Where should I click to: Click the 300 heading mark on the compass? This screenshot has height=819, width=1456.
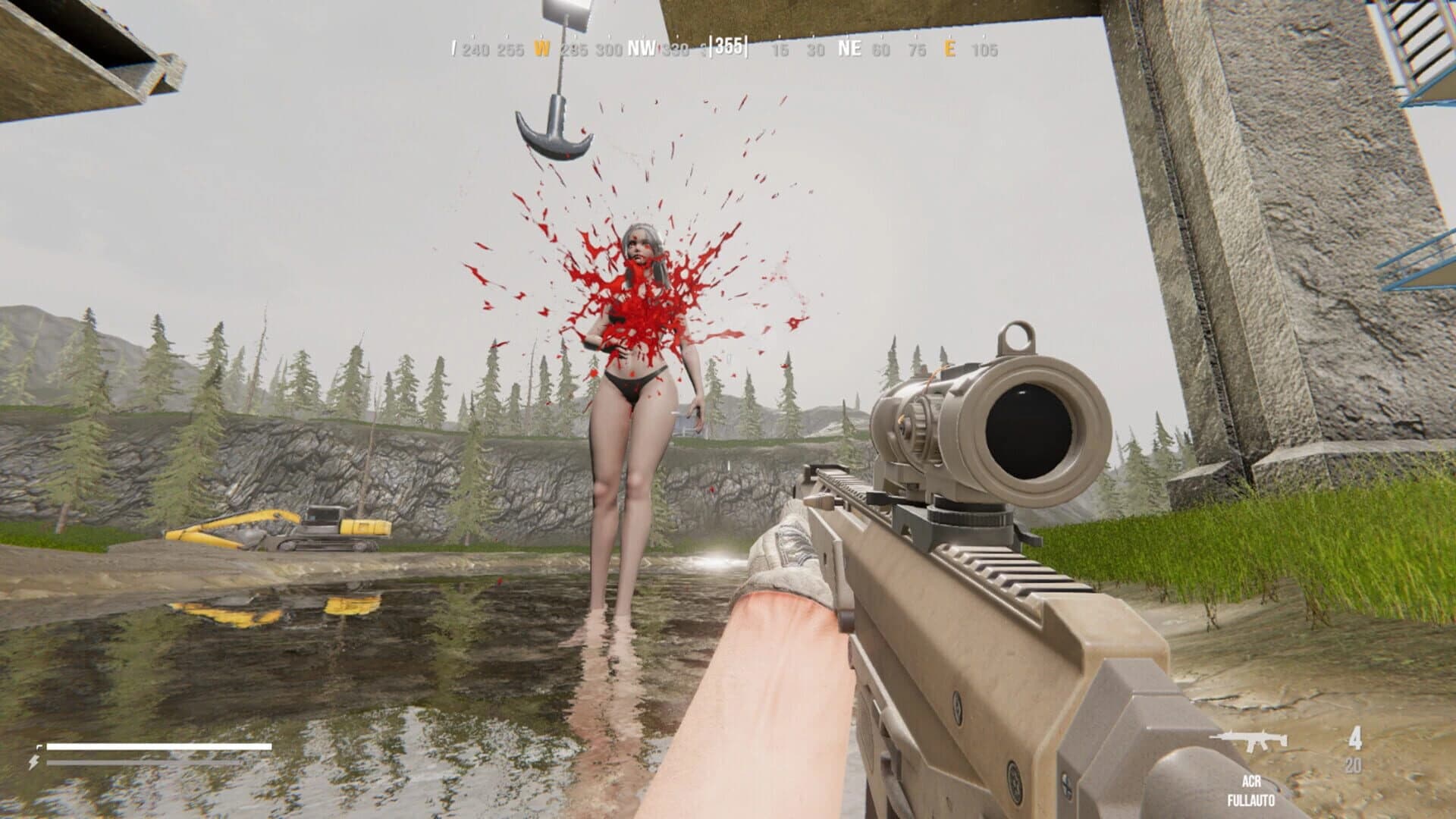pyautogui.click(x=608, y=49)
